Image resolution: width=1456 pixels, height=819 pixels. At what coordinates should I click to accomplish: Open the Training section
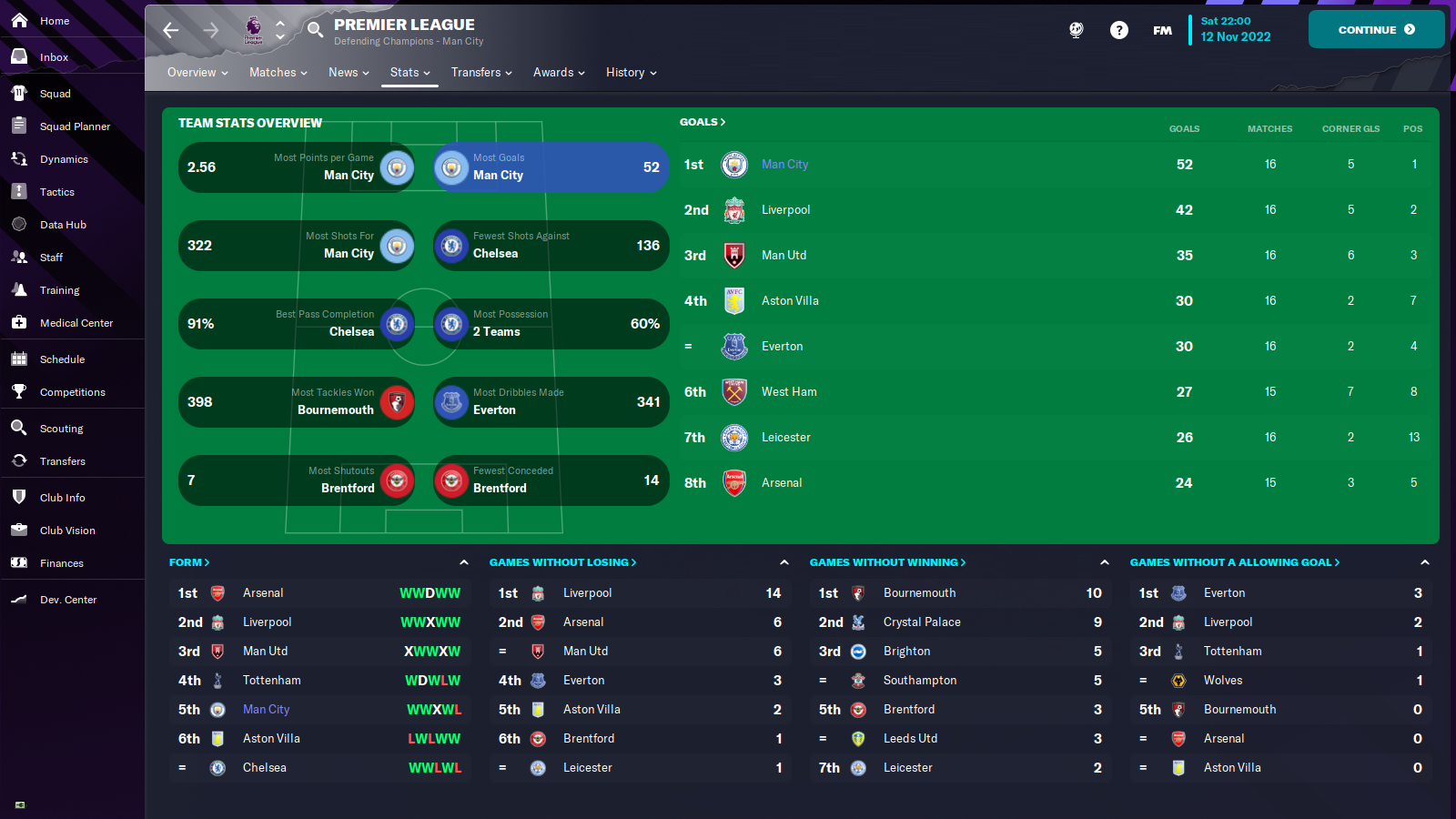point(59,289)
